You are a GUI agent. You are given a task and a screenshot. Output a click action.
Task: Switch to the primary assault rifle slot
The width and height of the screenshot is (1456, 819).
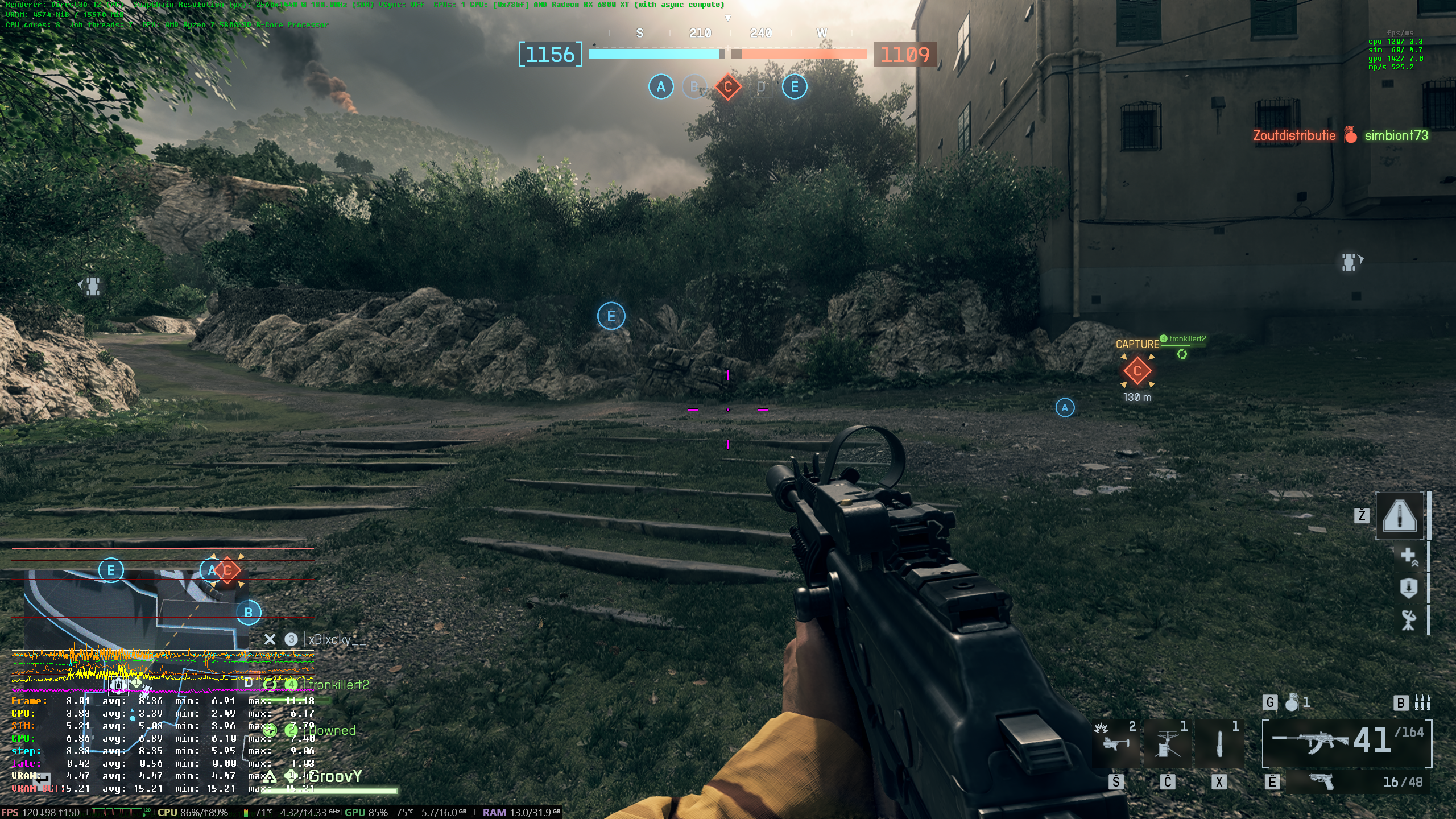[x=1347, y=742]
